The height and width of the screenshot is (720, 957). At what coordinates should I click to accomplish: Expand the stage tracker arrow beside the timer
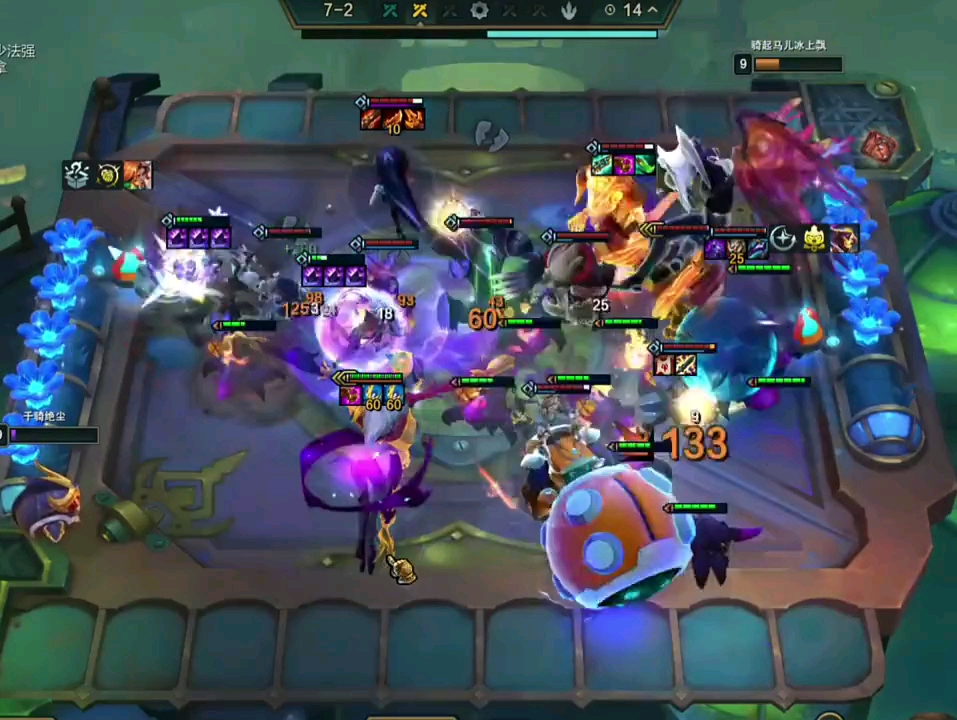[653, 10]
